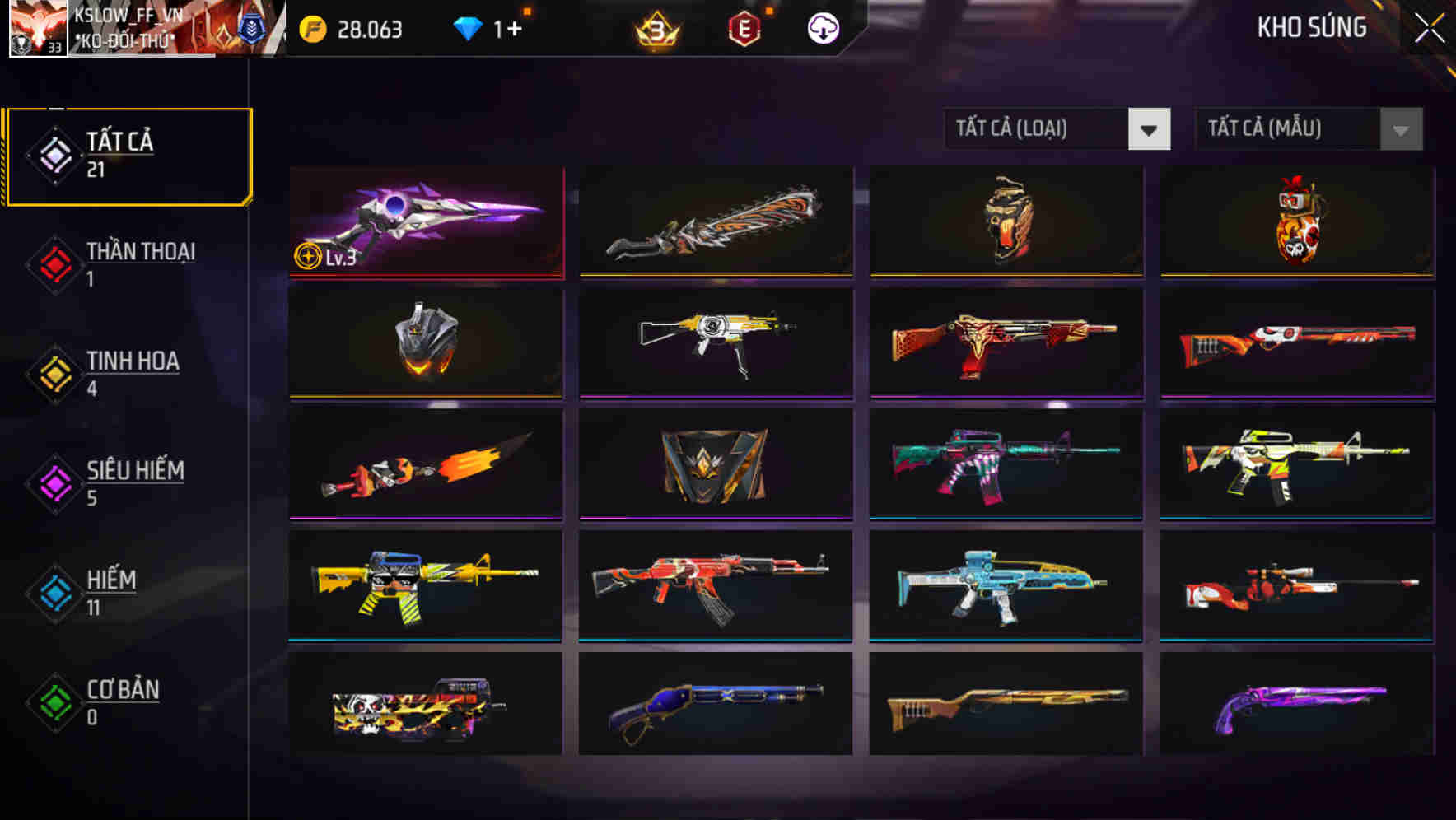
Task: Open the TẤT CẢ (LOẠI) dropdown
Action: point(1057,129)
